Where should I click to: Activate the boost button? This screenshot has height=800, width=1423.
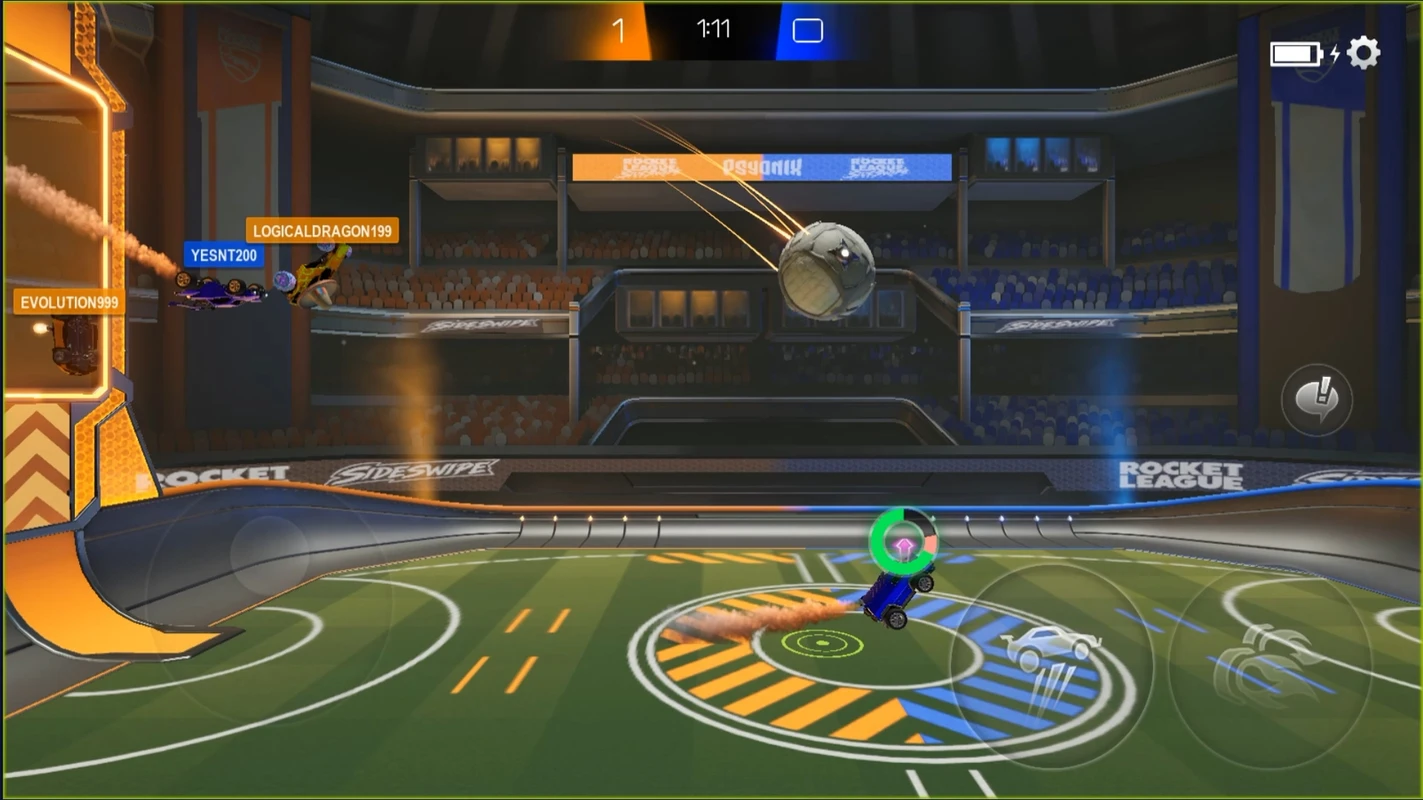[1268, 666]
